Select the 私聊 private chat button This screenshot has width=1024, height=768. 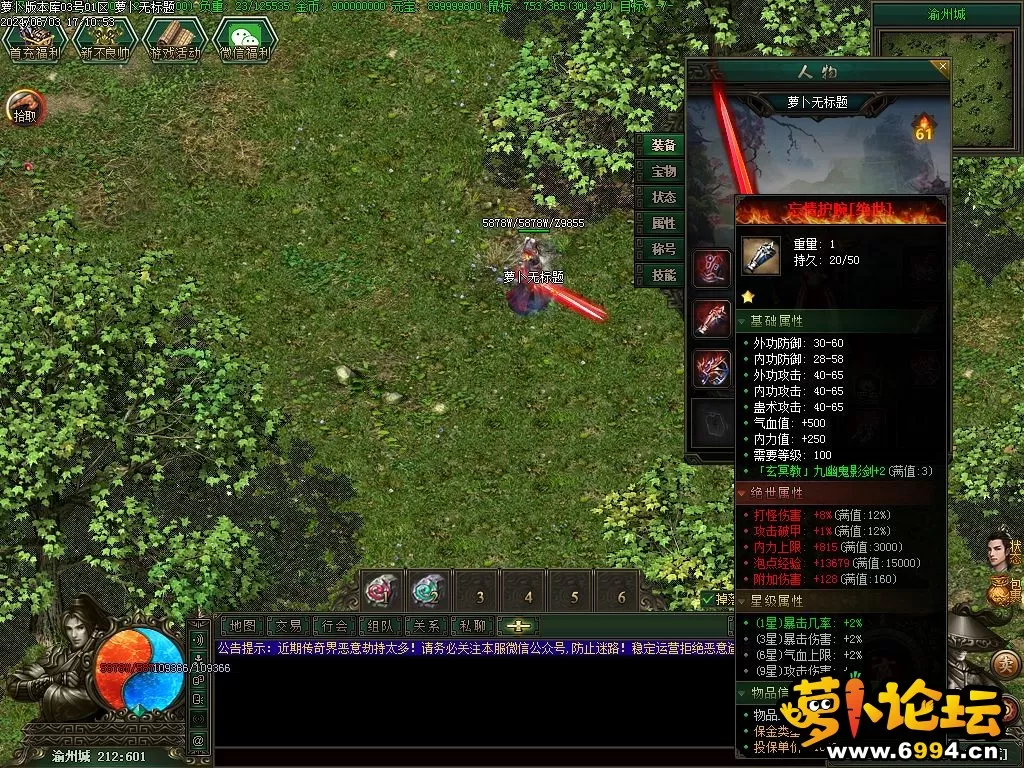[x=473, y=626]
